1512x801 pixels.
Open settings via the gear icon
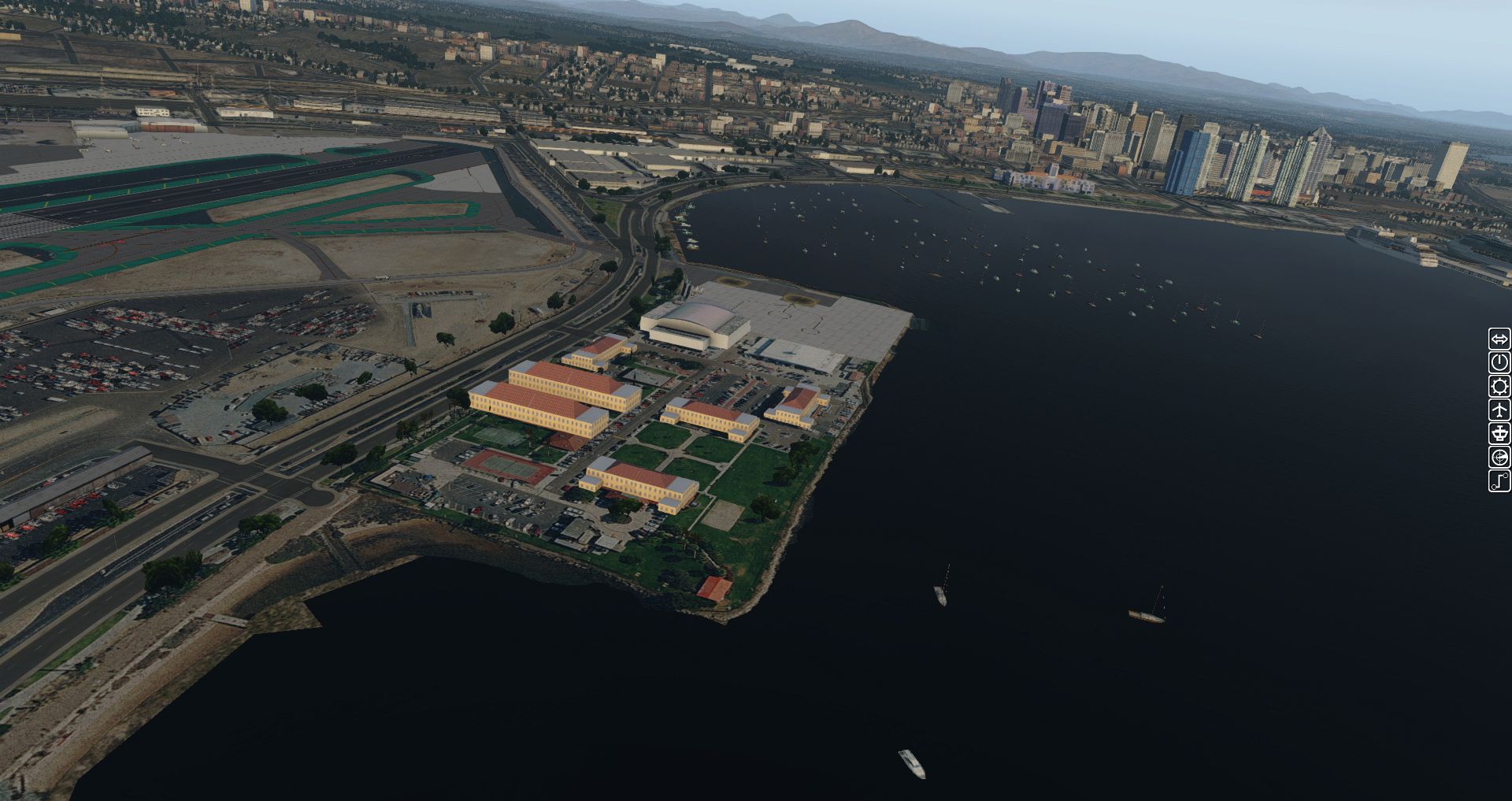[1499, 387]
